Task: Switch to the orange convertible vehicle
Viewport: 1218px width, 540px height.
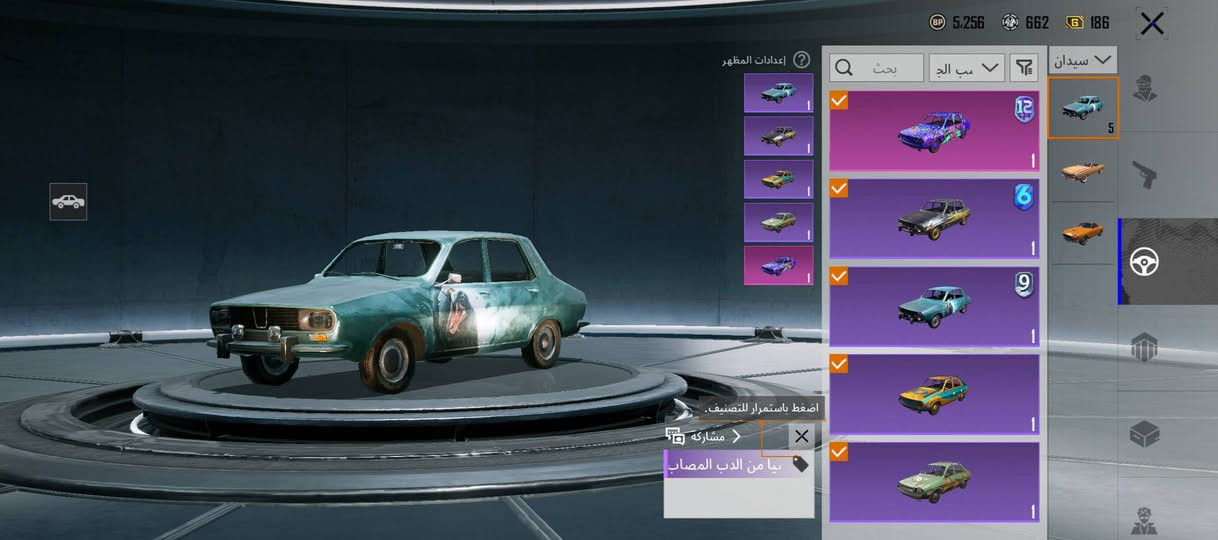Action: pyautogui.click(x=1082, y=169)
